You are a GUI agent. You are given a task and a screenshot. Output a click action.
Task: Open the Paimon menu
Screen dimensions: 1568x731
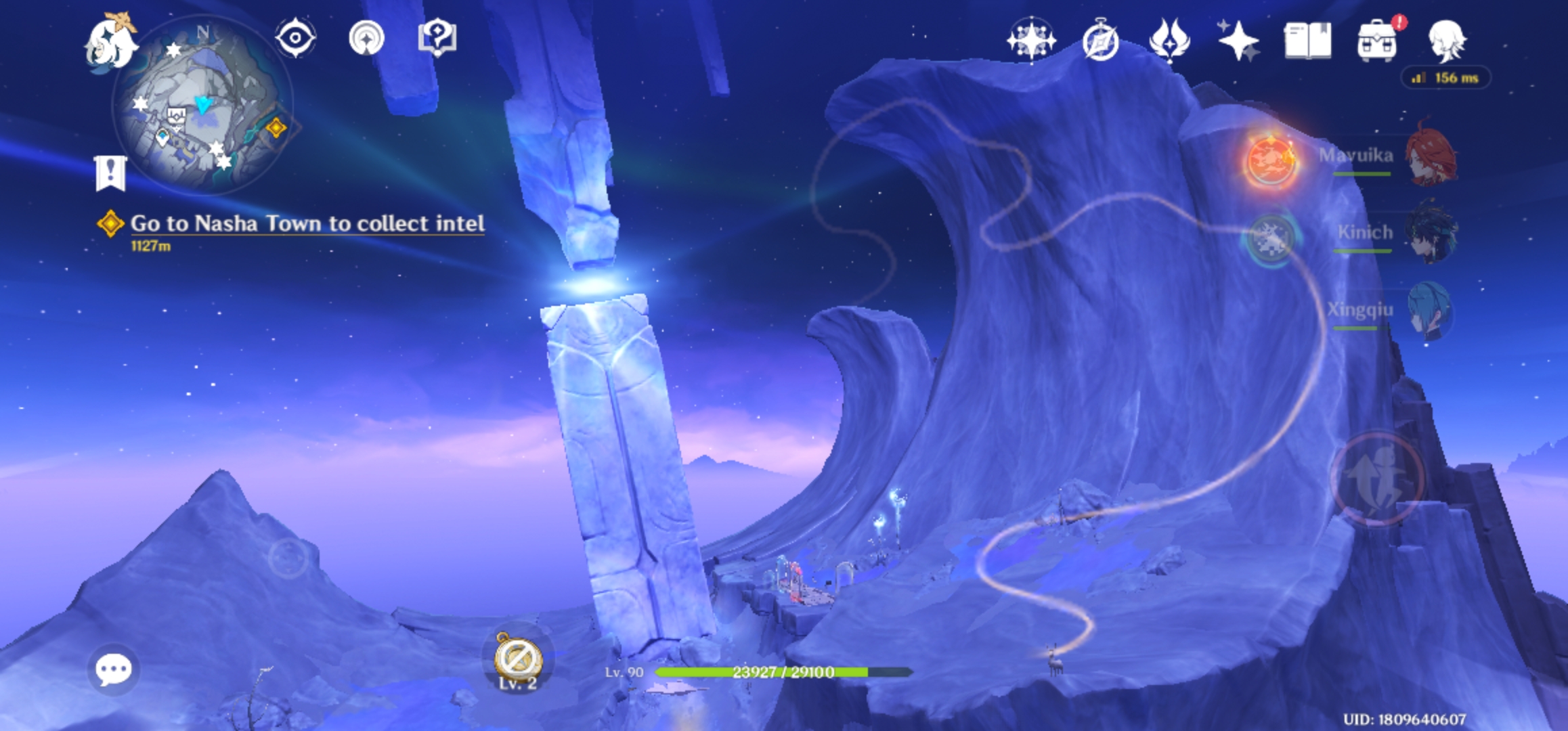(x=110, y=42)
